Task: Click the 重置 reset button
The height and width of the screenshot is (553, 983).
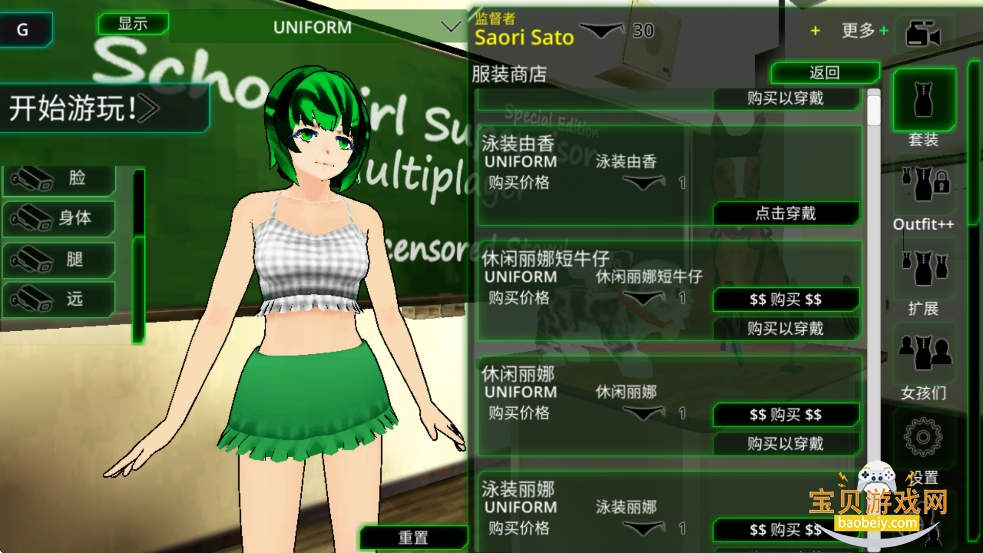Action: (413, 538)
